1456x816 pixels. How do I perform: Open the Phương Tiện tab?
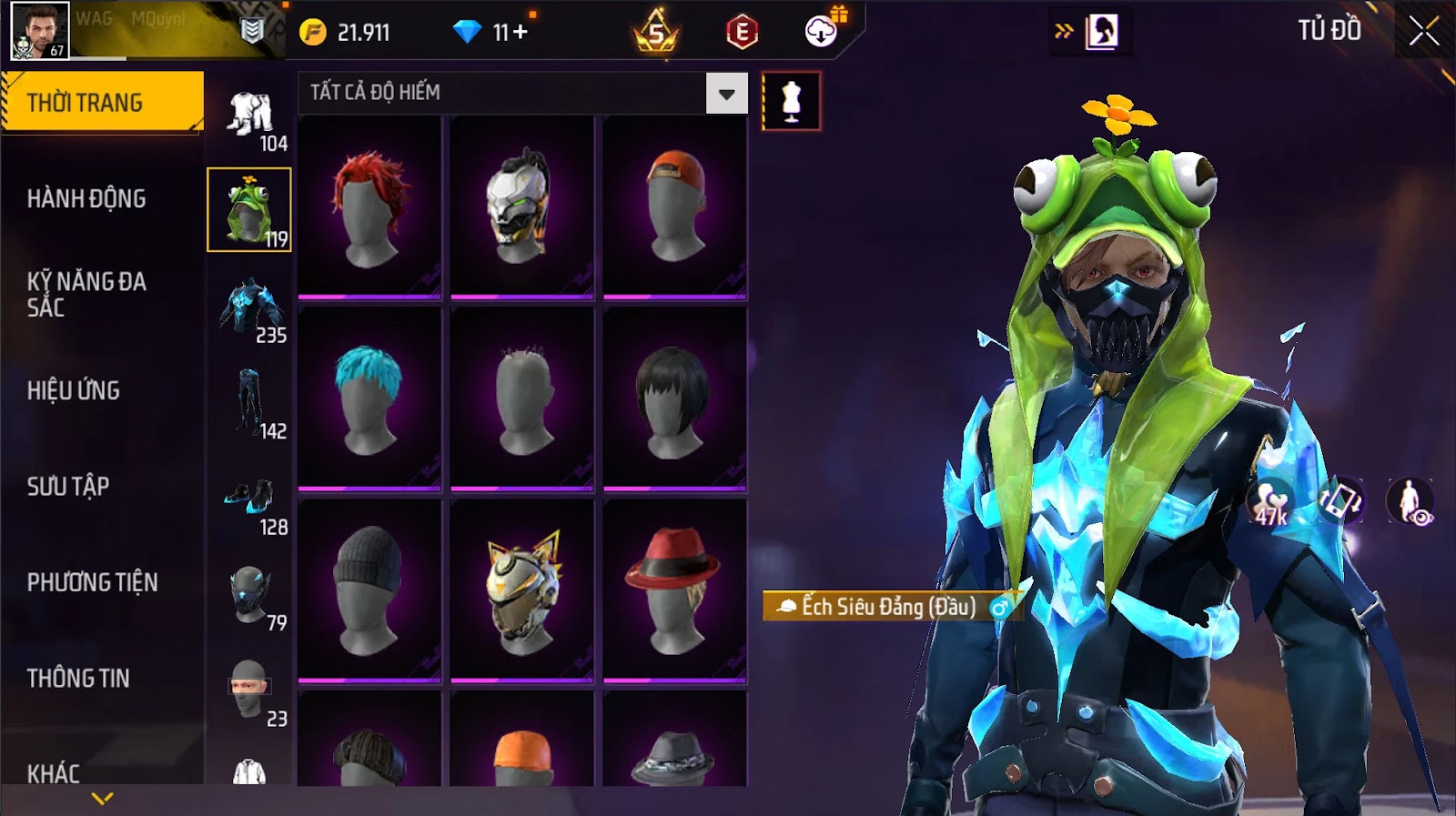[92, 582]
